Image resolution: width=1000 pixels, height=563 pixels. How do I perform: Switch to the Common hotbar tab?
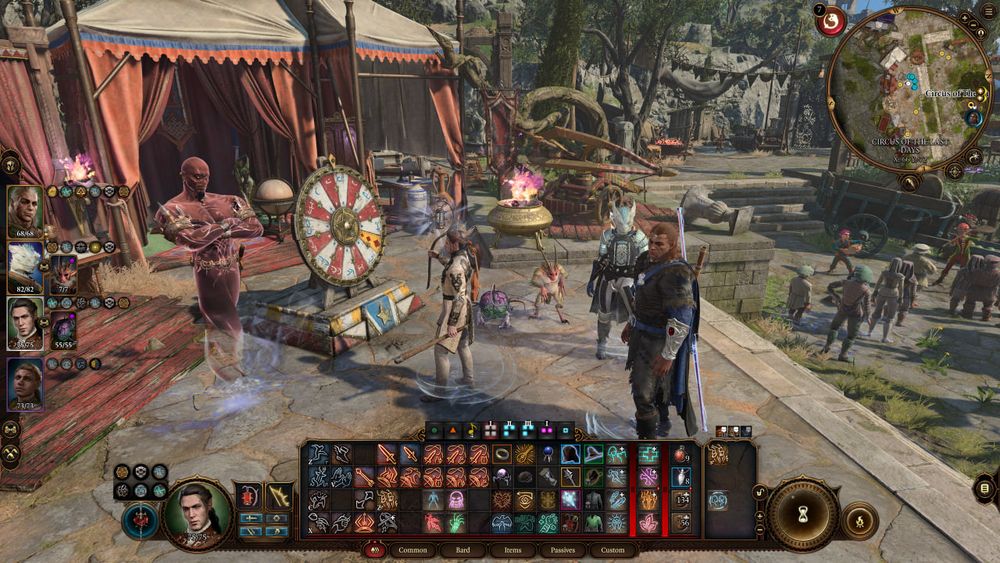[x=413, y=550]
